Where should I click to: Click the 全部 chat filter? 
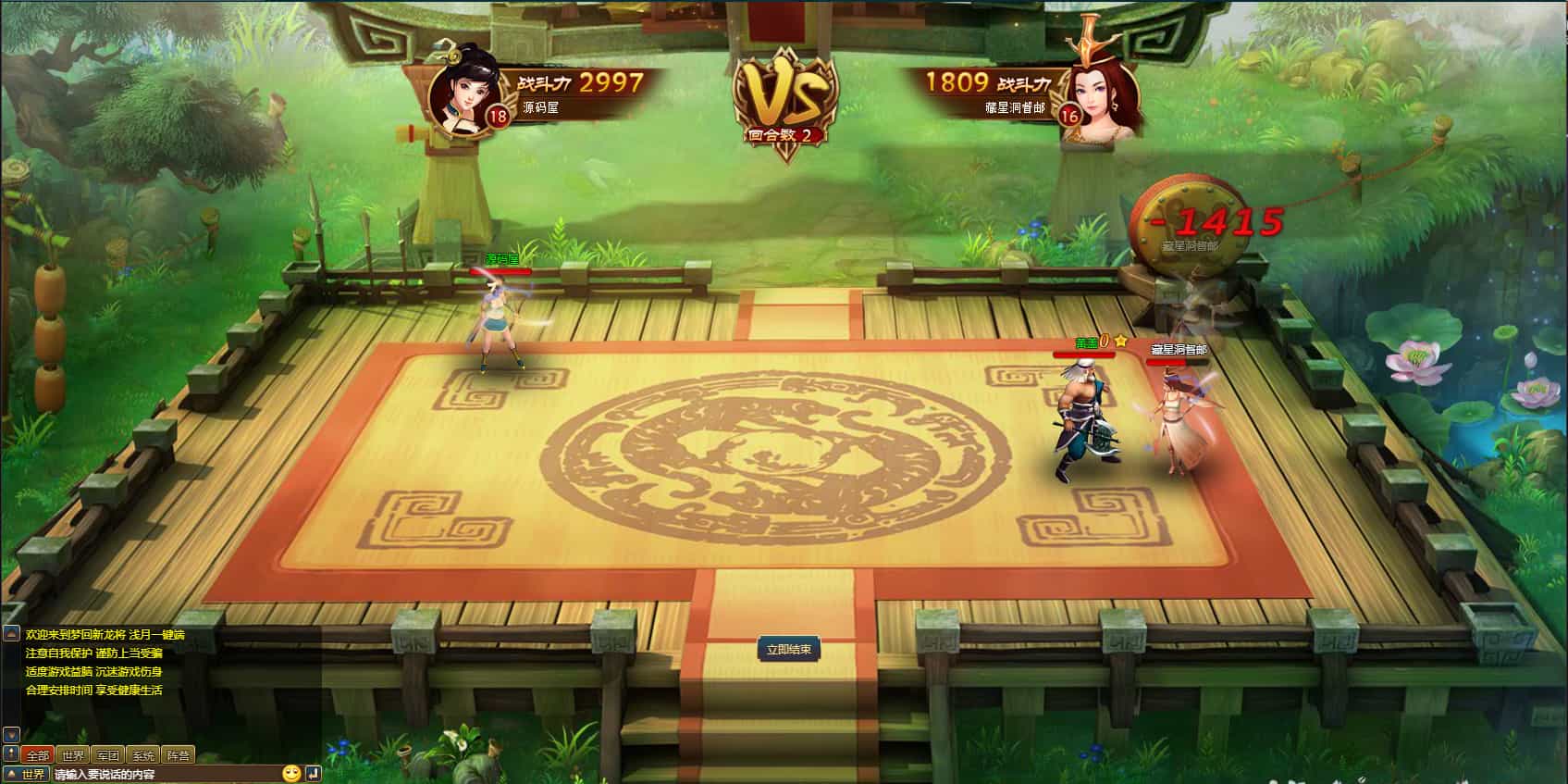pyautogui.click(x=37, y=754)
